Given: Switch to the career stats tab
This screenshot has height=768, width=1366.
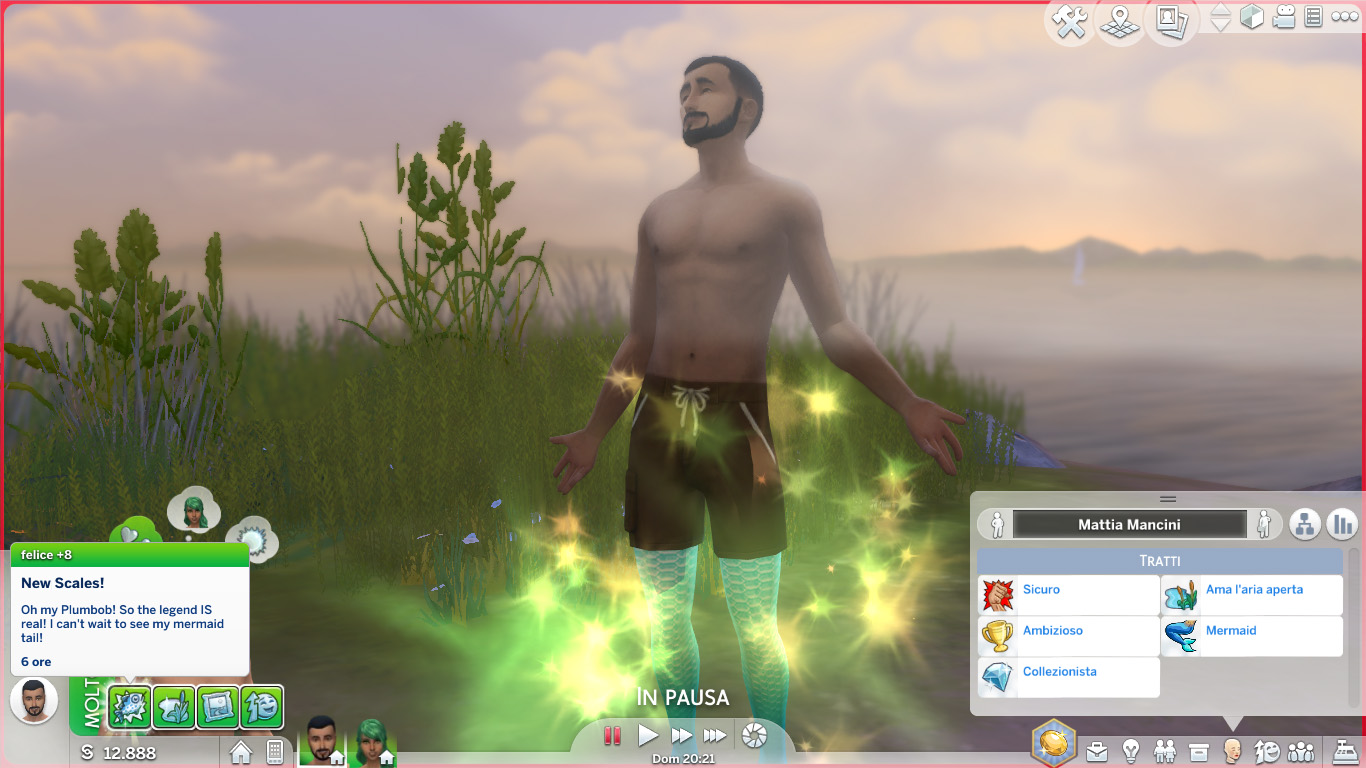Looking at the screenshot, I should click(1341, 523).
